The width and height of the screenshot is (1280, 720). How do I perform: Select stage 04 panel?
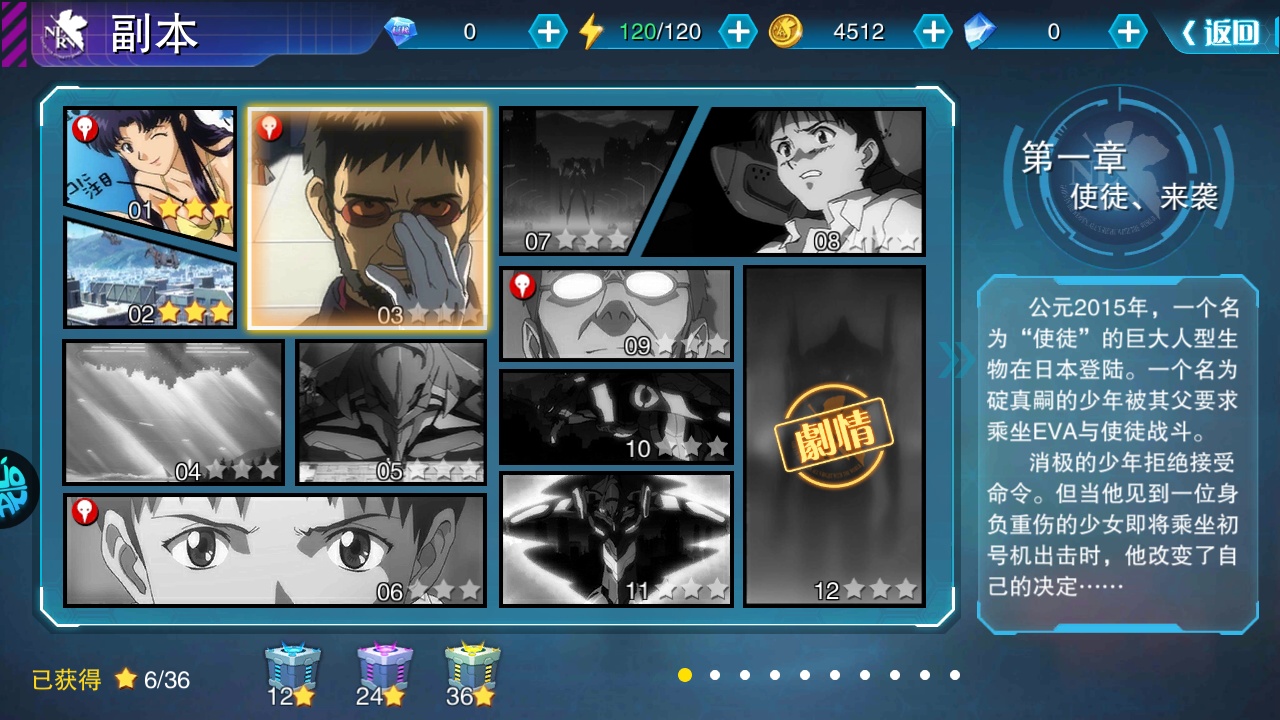point(173,411)
